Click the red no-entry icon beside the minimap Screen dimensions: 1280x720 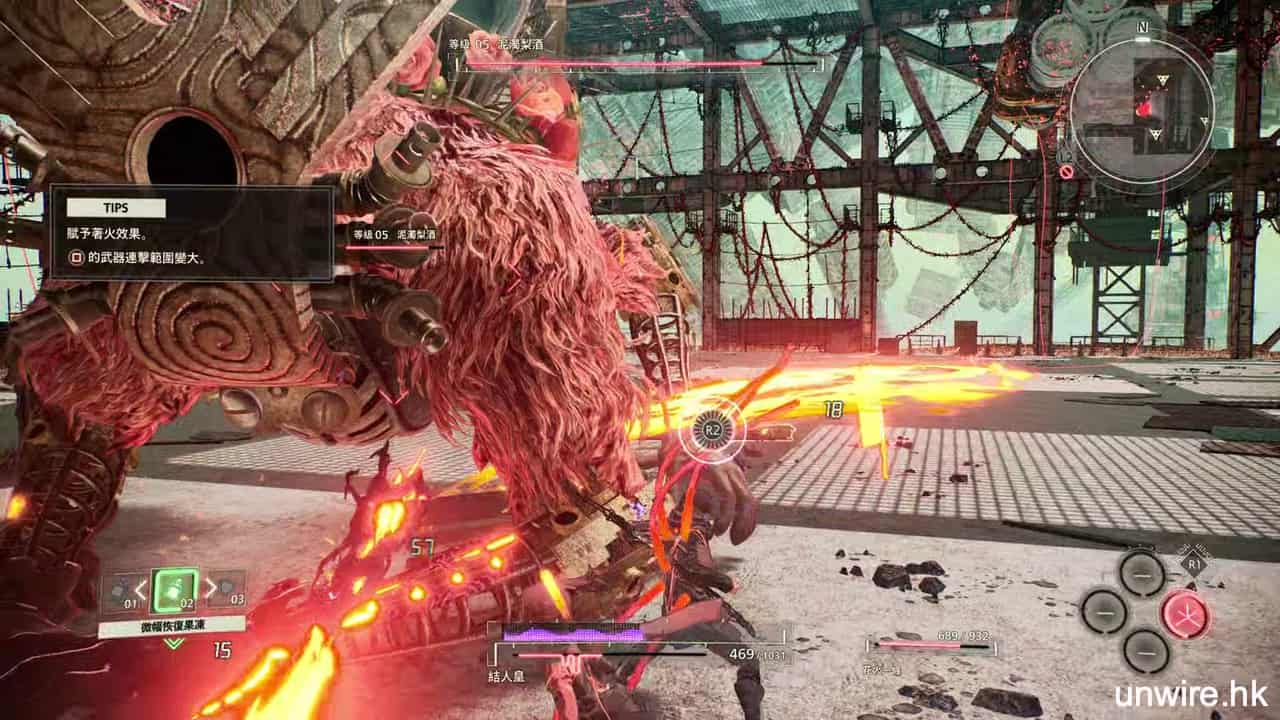[1067, 171]
